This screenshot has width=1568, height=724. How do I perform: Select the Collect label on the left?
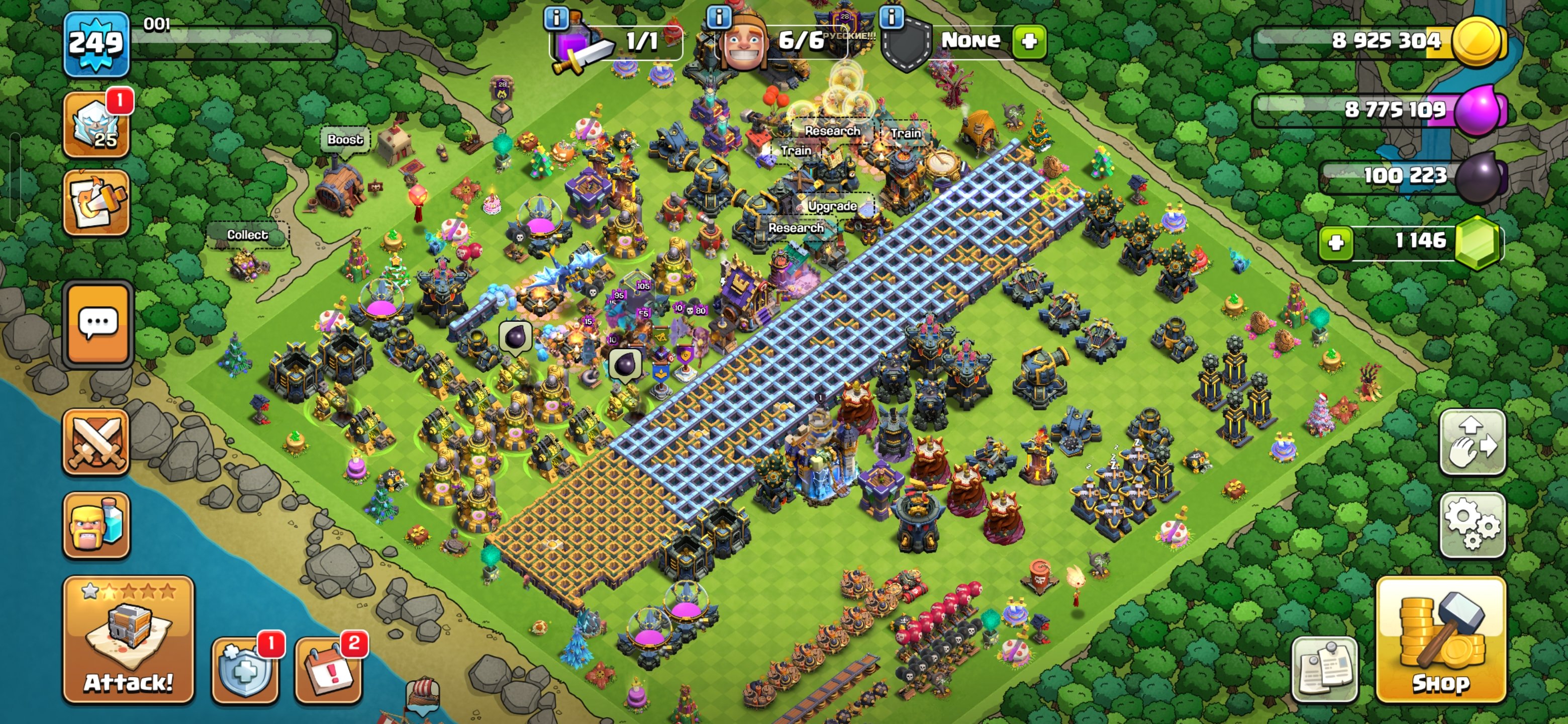click(247, 234)
